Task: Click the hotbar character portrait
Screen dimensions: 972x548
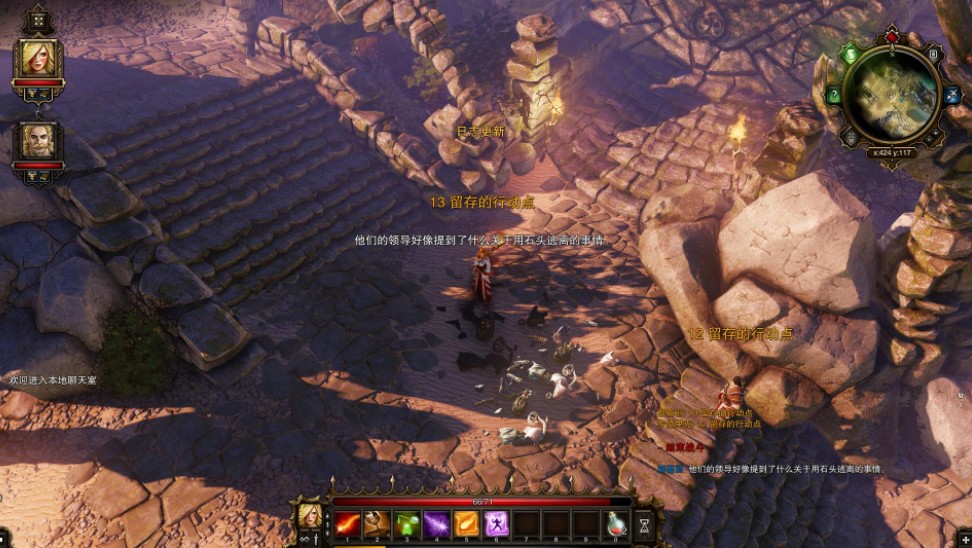Action: point(309,517)
